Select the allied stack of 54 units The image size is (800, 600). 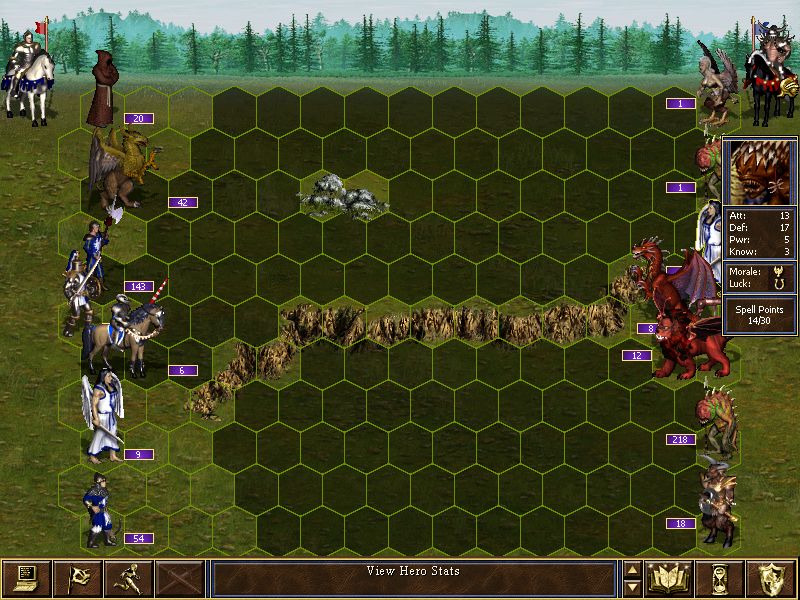pos(98,510)
